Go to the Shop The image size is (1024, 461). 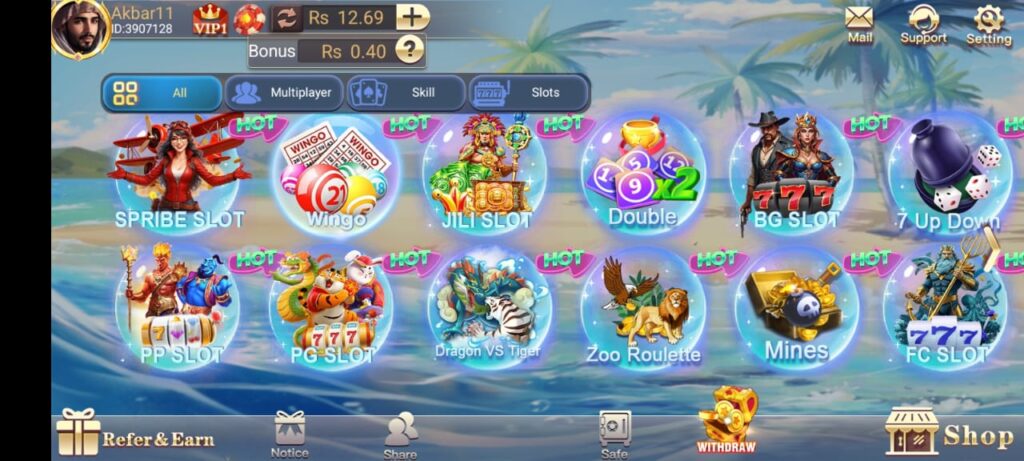(950, 433)
